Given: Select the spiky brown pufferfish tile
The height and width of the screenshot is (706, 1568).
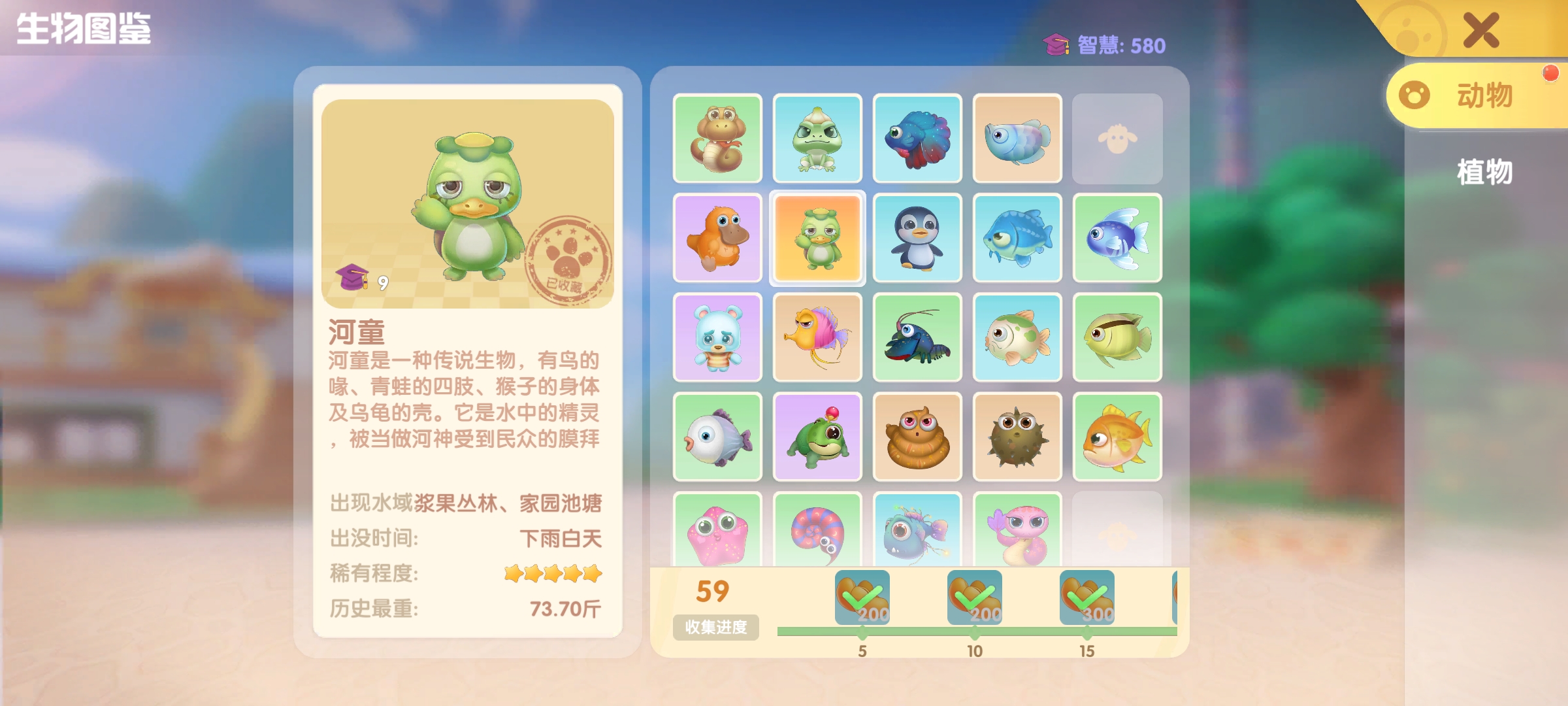Looking at the screenshot, I should (1017, 437).
